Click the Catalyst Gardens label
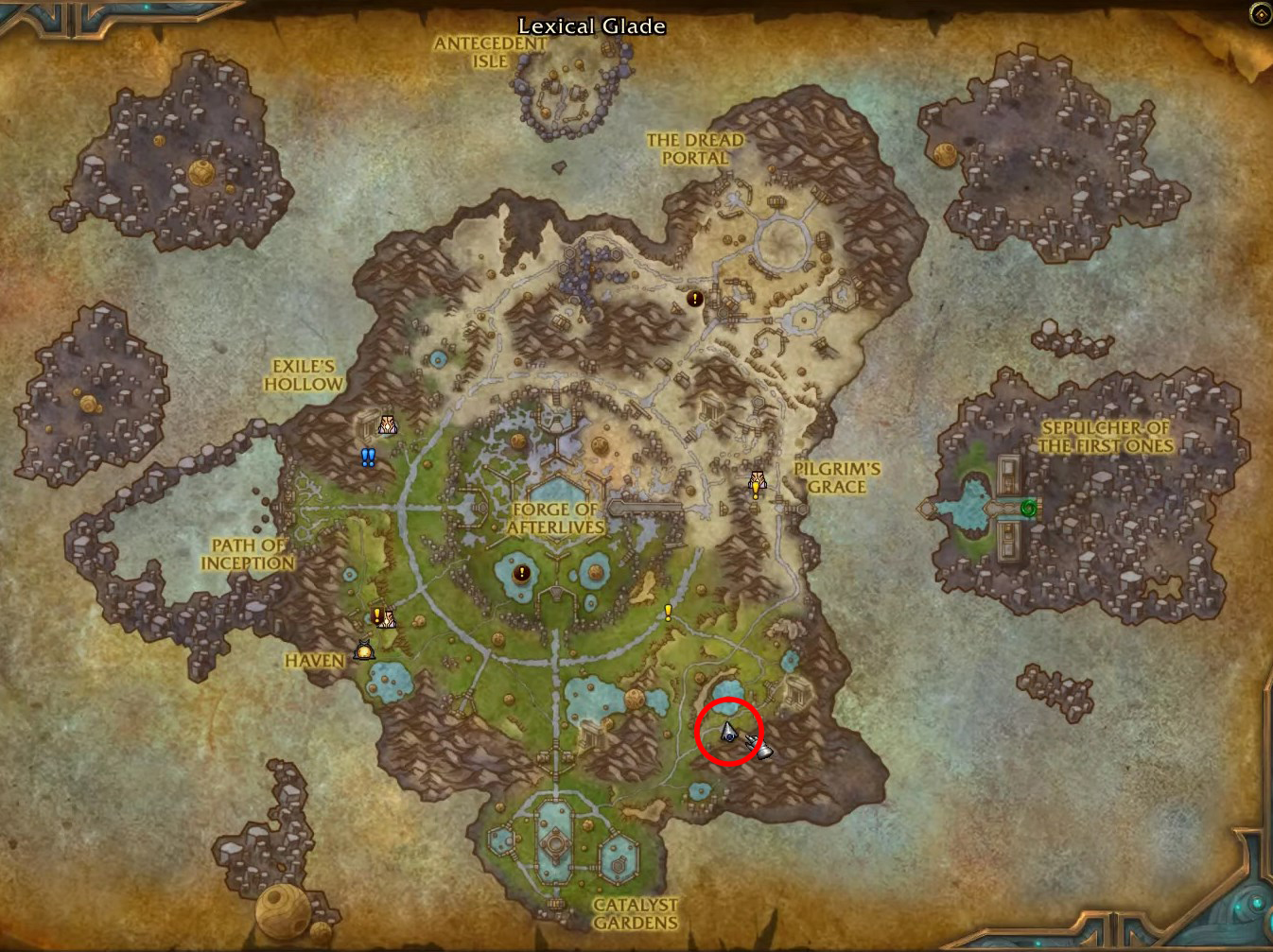This screenshot has height=952, width=1273. click(x=637, y=913)
